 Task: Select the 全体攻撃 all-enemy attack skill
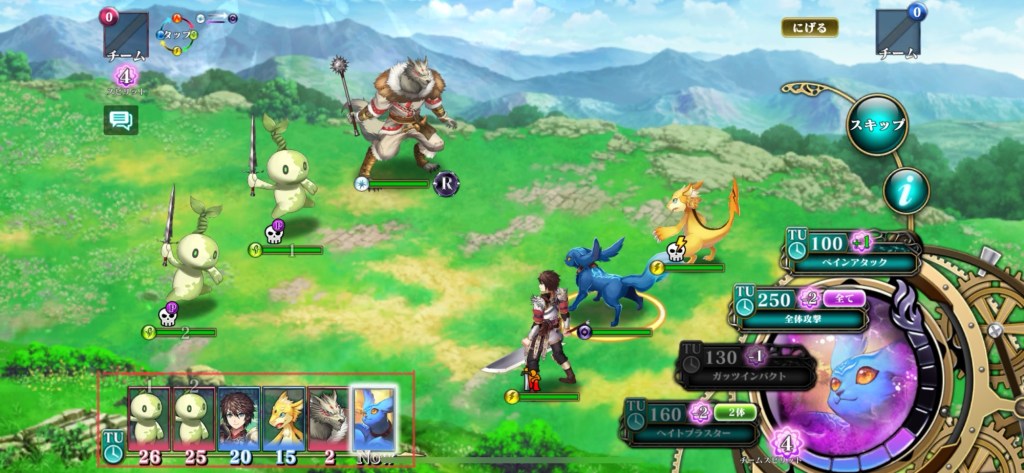[x=801, y=307]
